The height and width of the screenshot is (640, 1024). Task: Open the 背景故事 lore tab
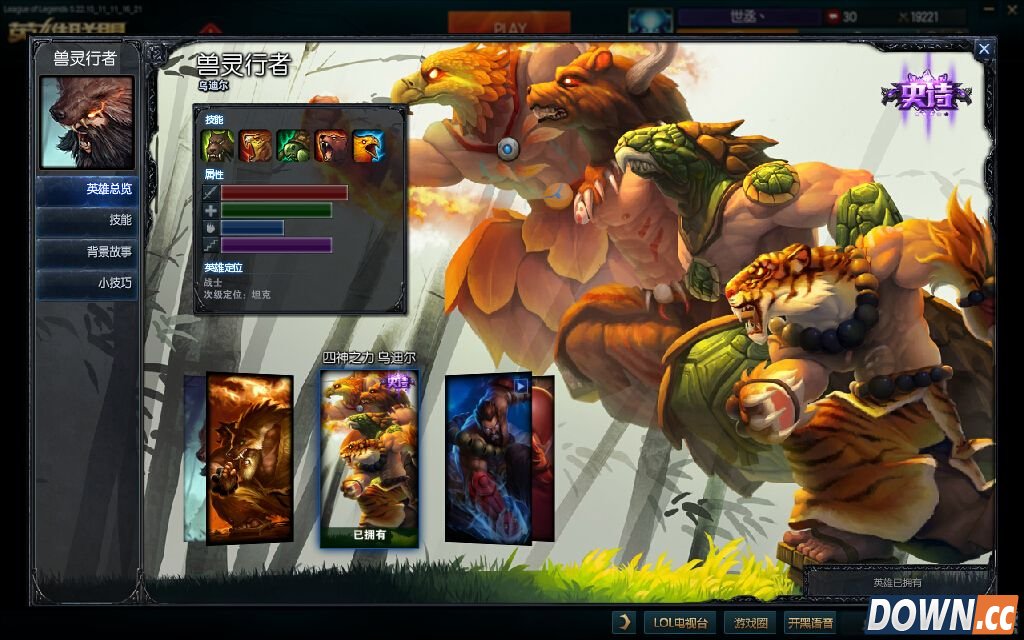87,252
